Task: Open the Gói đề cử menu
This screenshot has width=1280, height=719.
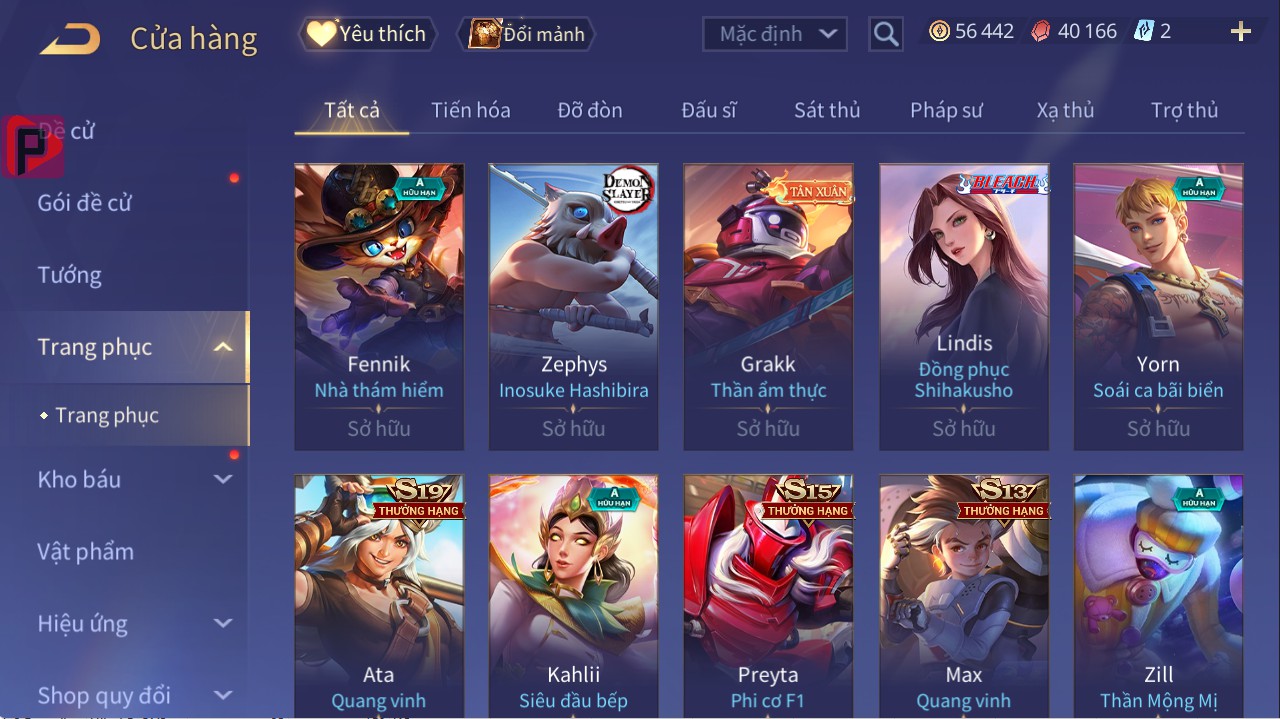Action: [85, 203]
